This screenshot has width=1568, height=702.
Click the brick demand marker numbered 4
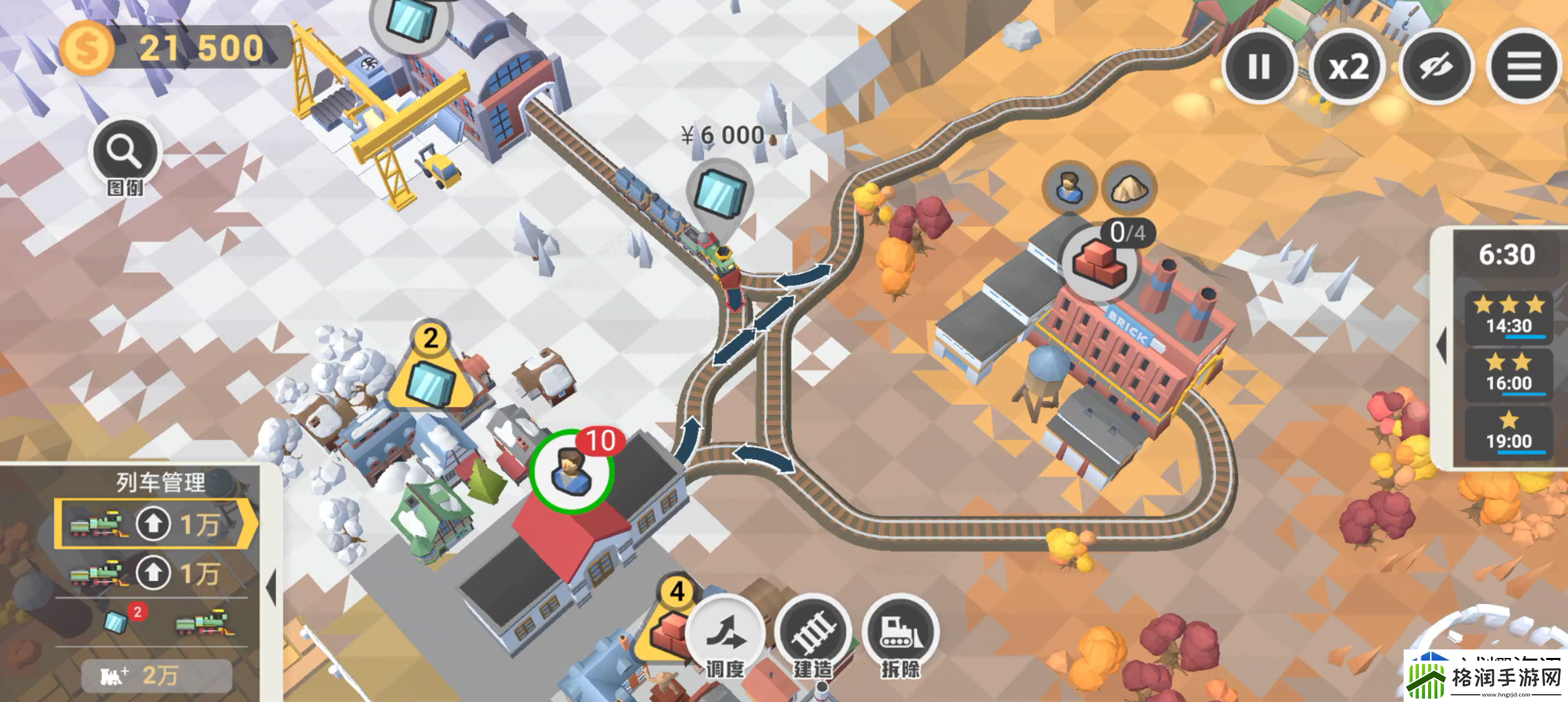pos(671,624)
